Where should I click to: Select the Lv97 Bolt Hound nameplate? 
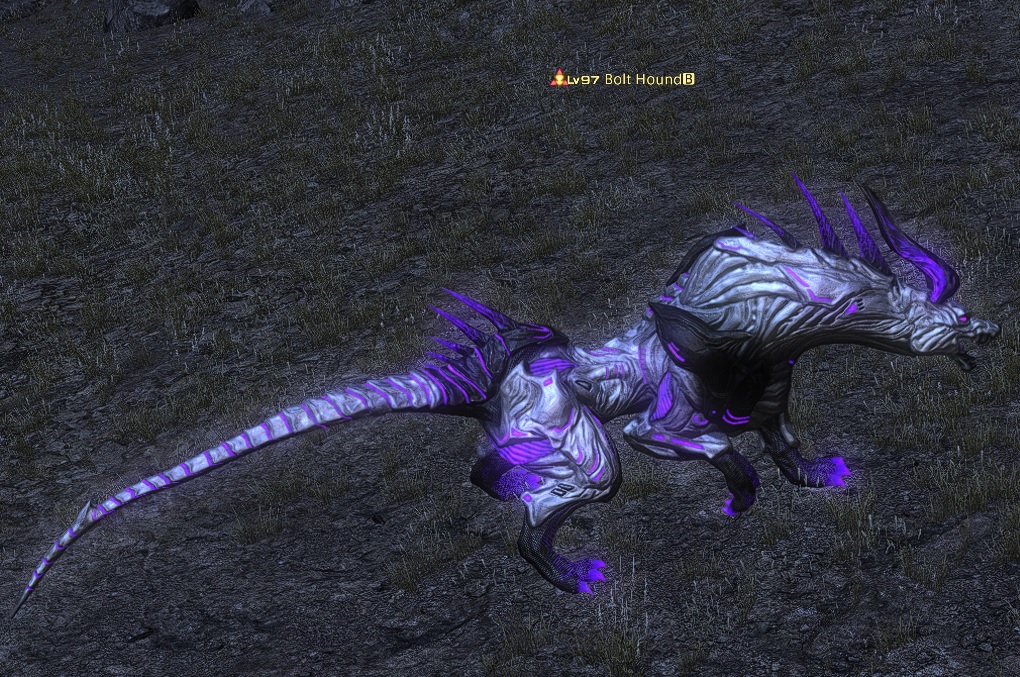pos(626,79)
